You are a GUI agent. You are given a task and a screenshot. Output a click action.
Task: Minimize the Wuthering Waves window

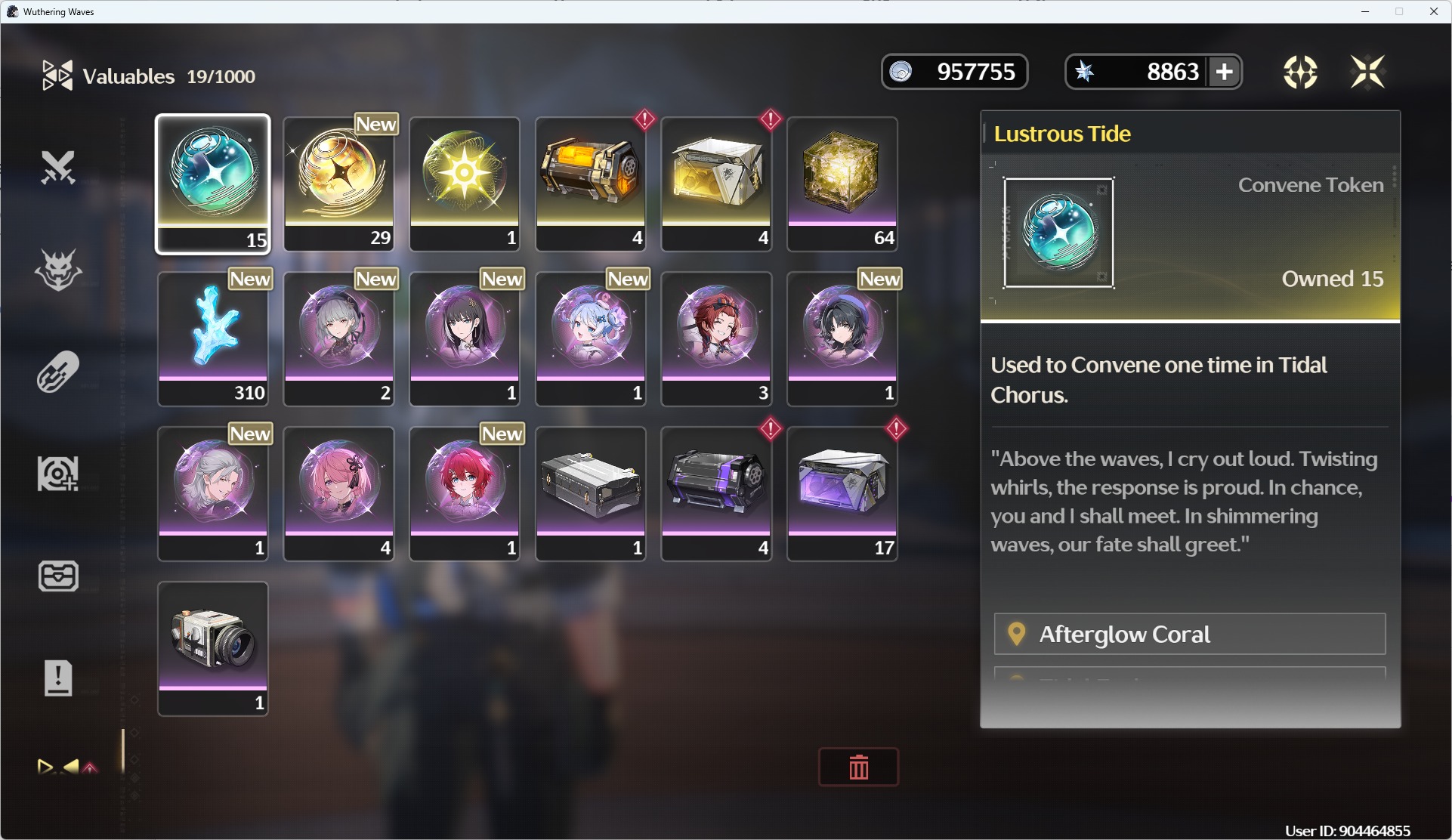point(1365,11)
